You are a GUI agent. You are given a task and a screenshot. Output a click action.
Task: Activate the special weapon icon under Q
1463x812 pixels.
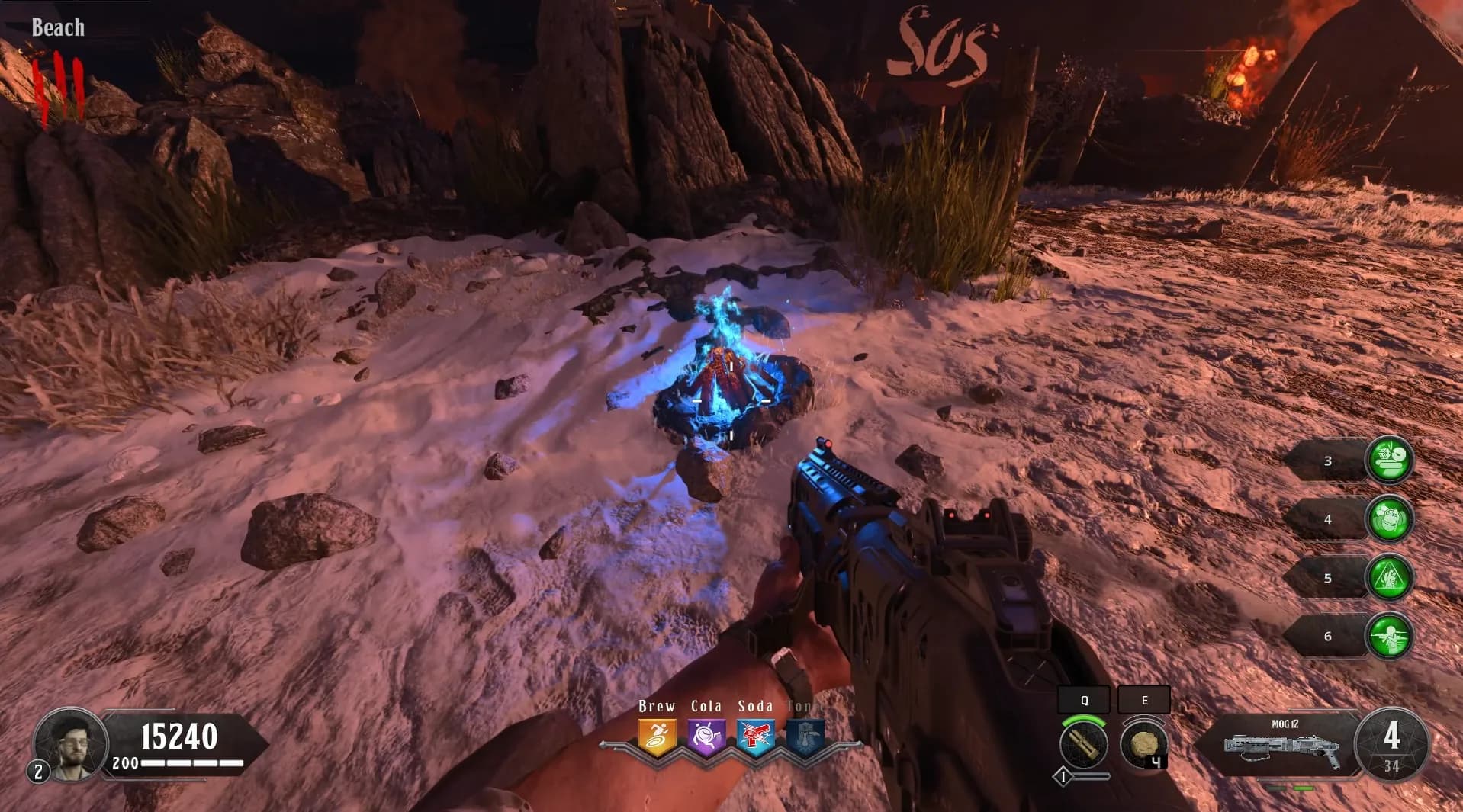tap(1083, 744)
